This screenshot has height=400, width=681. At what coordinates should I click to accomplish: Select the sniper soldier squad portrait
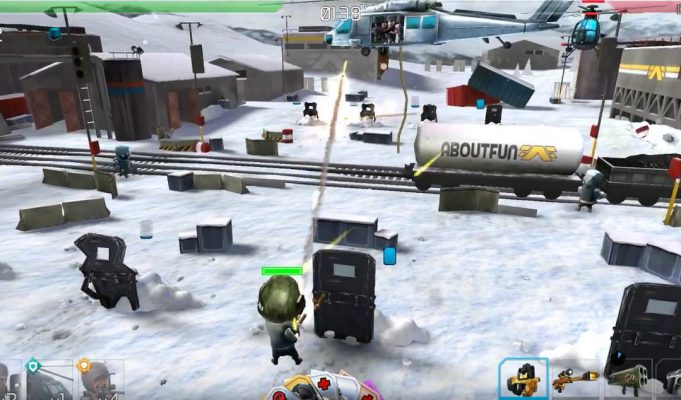point(100,380)
